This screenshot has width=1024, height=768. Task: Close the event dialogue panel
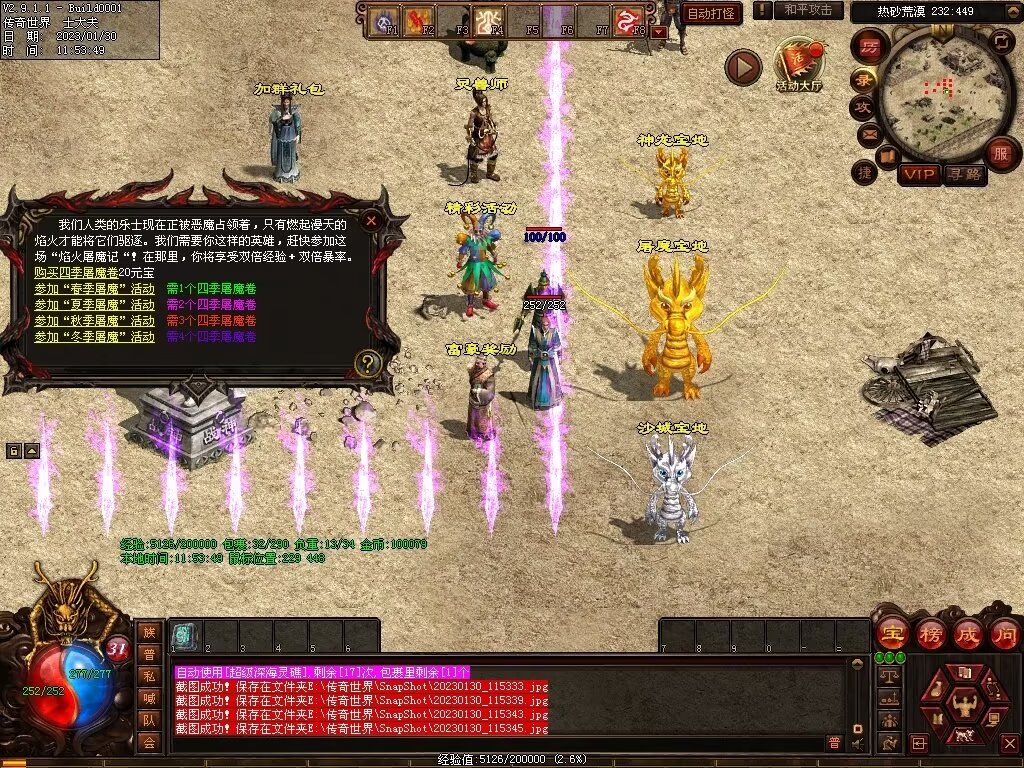click(x=371, y=220)
